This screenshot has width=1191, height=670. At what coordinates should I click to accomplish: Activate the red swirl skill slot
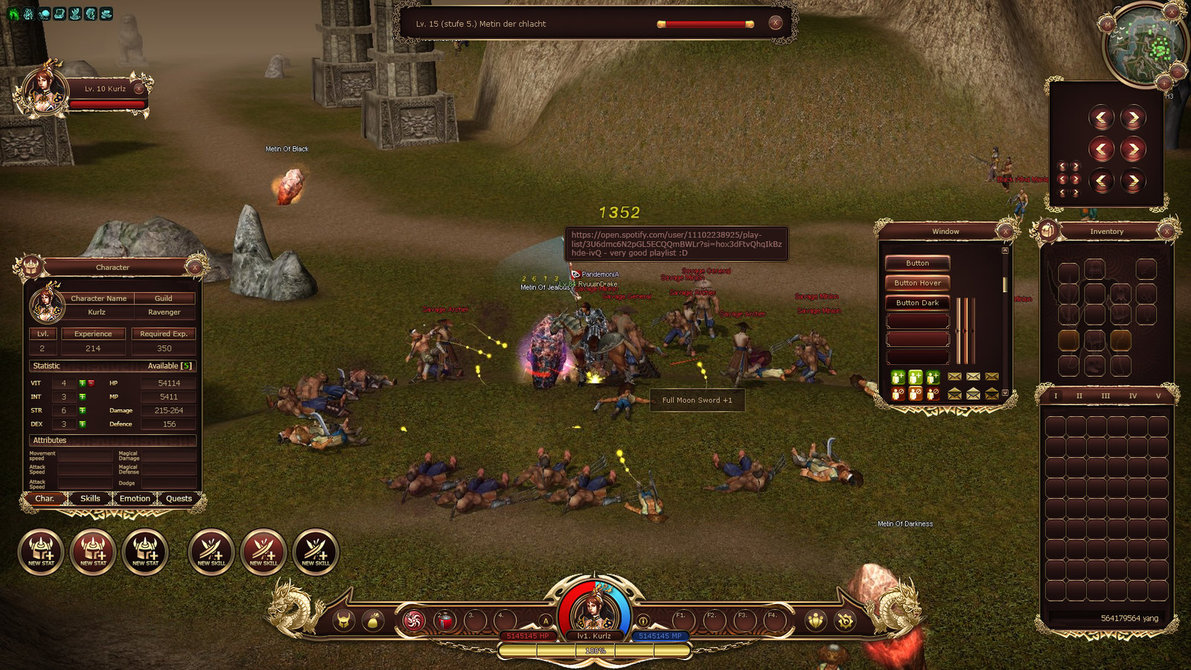413,621
